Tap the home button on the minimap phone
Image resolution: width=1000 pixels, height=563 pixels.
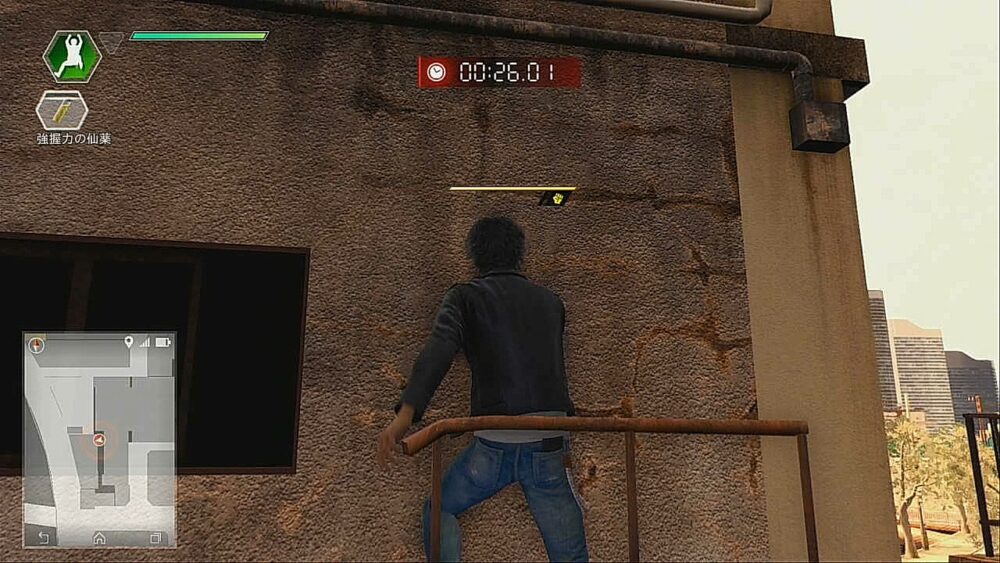coord(99,538)
